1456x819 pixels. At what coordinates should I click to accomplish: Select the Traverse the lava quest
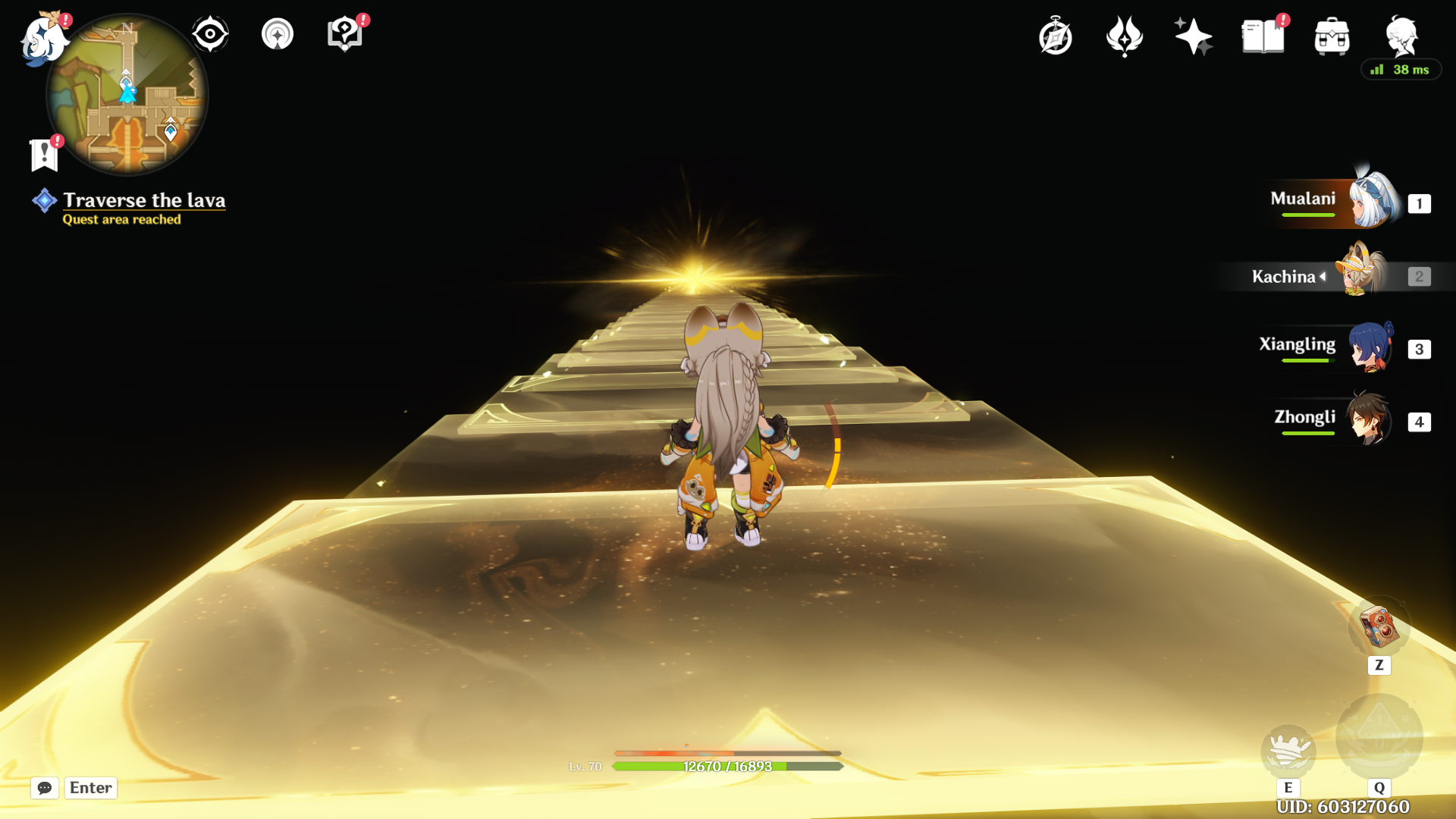point(144,201)
